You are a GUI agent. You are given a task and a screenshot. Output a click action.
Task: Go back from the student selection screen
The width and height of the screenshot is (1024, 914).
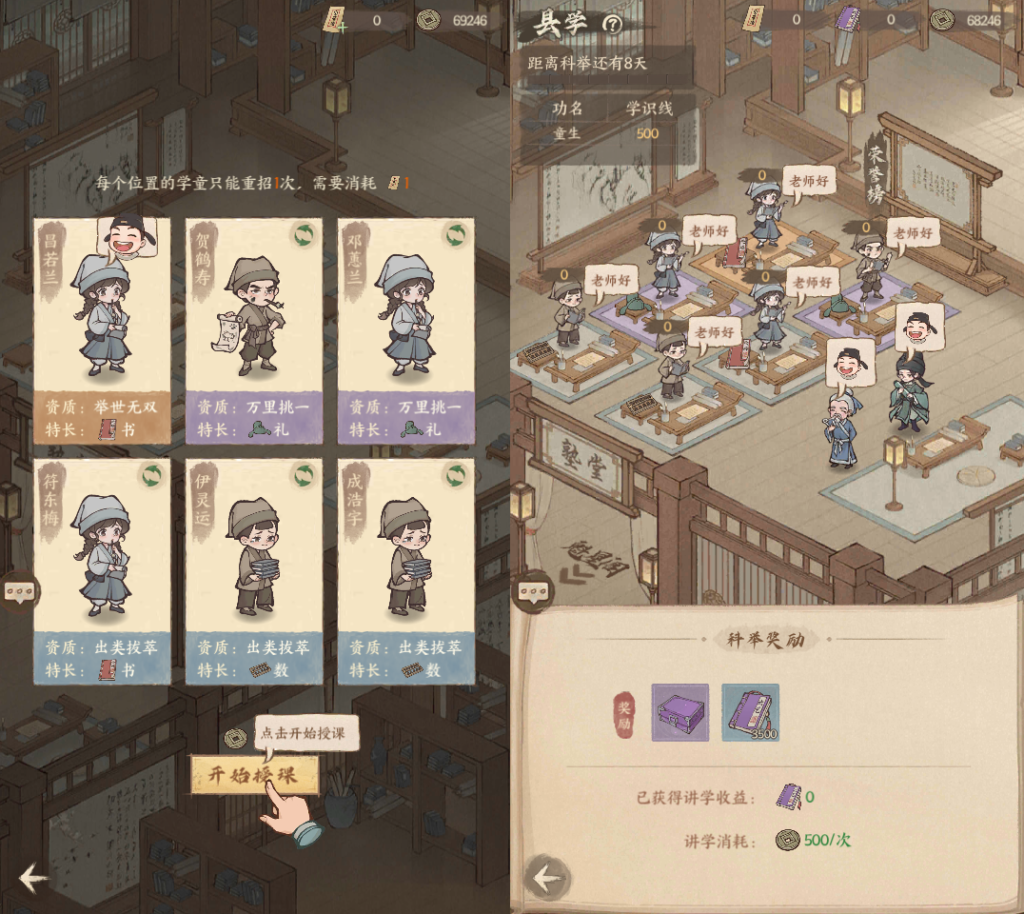[32, 879]
